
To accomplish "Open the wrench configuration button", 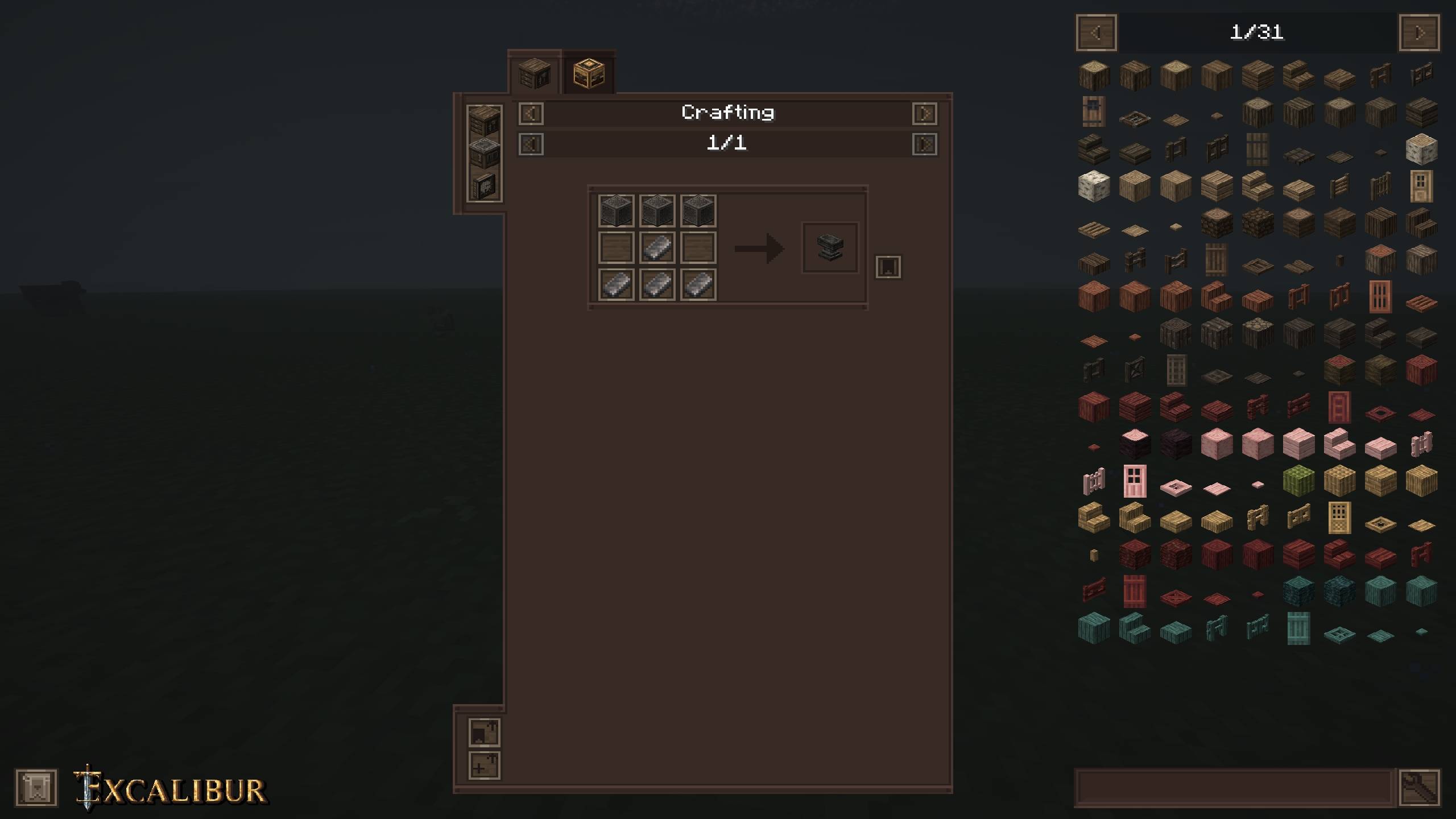I will point(1420,788).
